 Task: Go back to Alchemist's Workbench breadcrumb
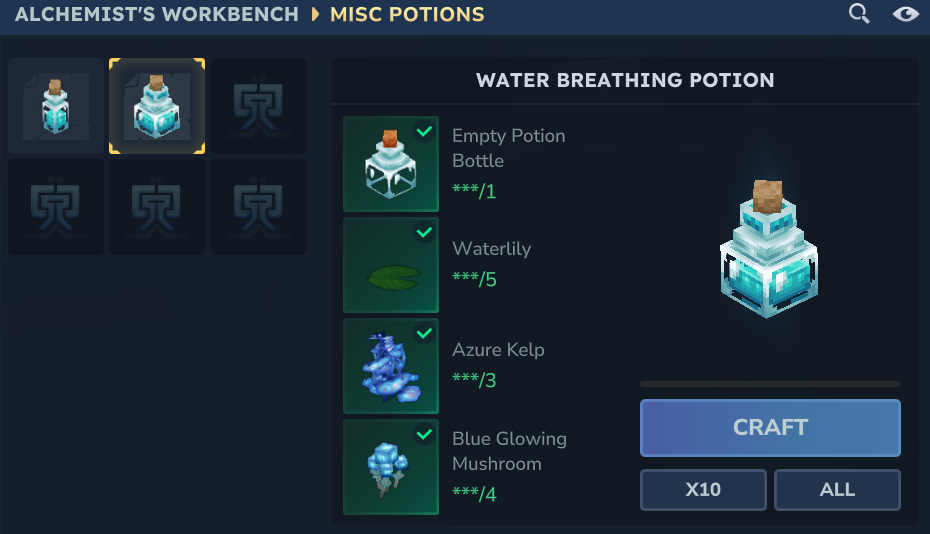pos(157,14)
